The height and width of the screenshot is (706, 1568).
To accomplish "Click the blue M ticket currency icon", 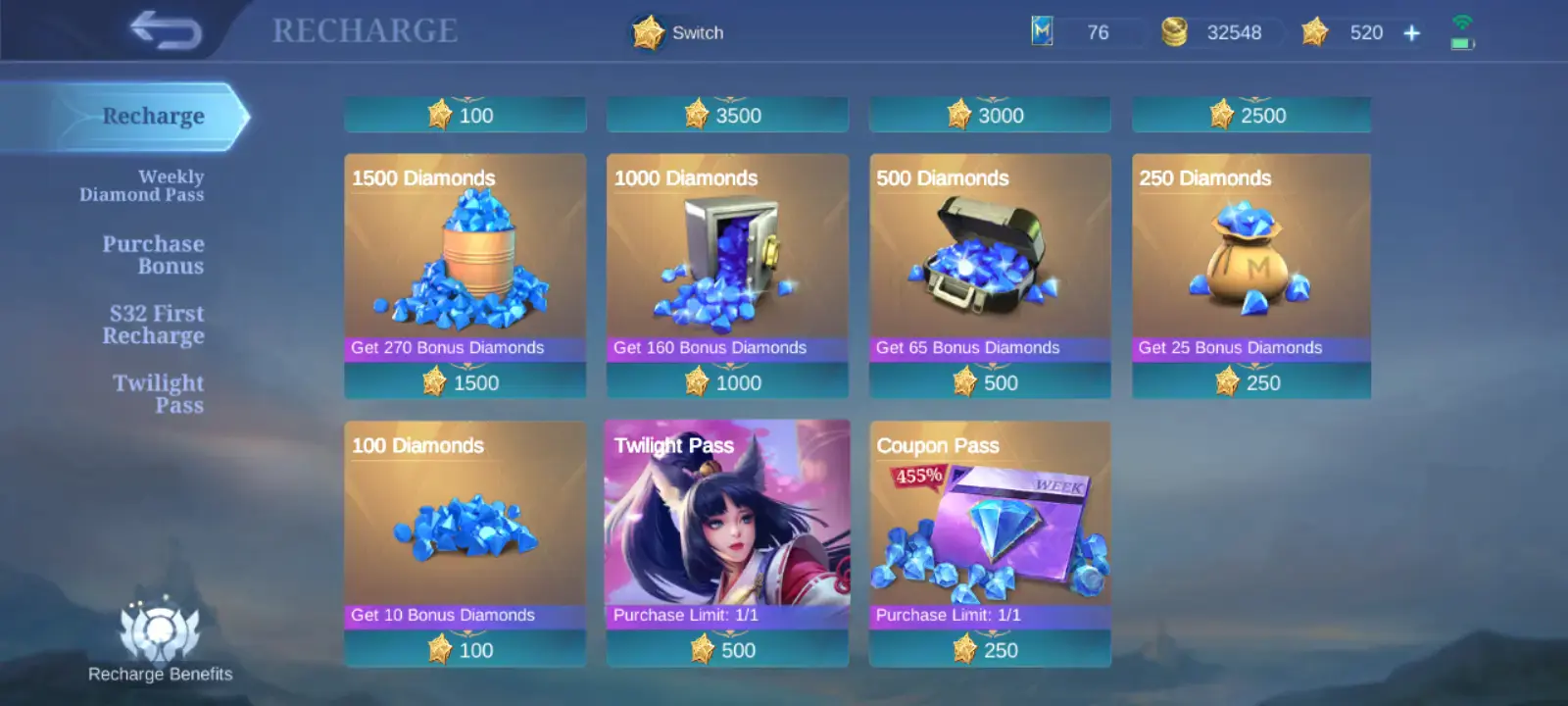I will tap(1041, 31).
